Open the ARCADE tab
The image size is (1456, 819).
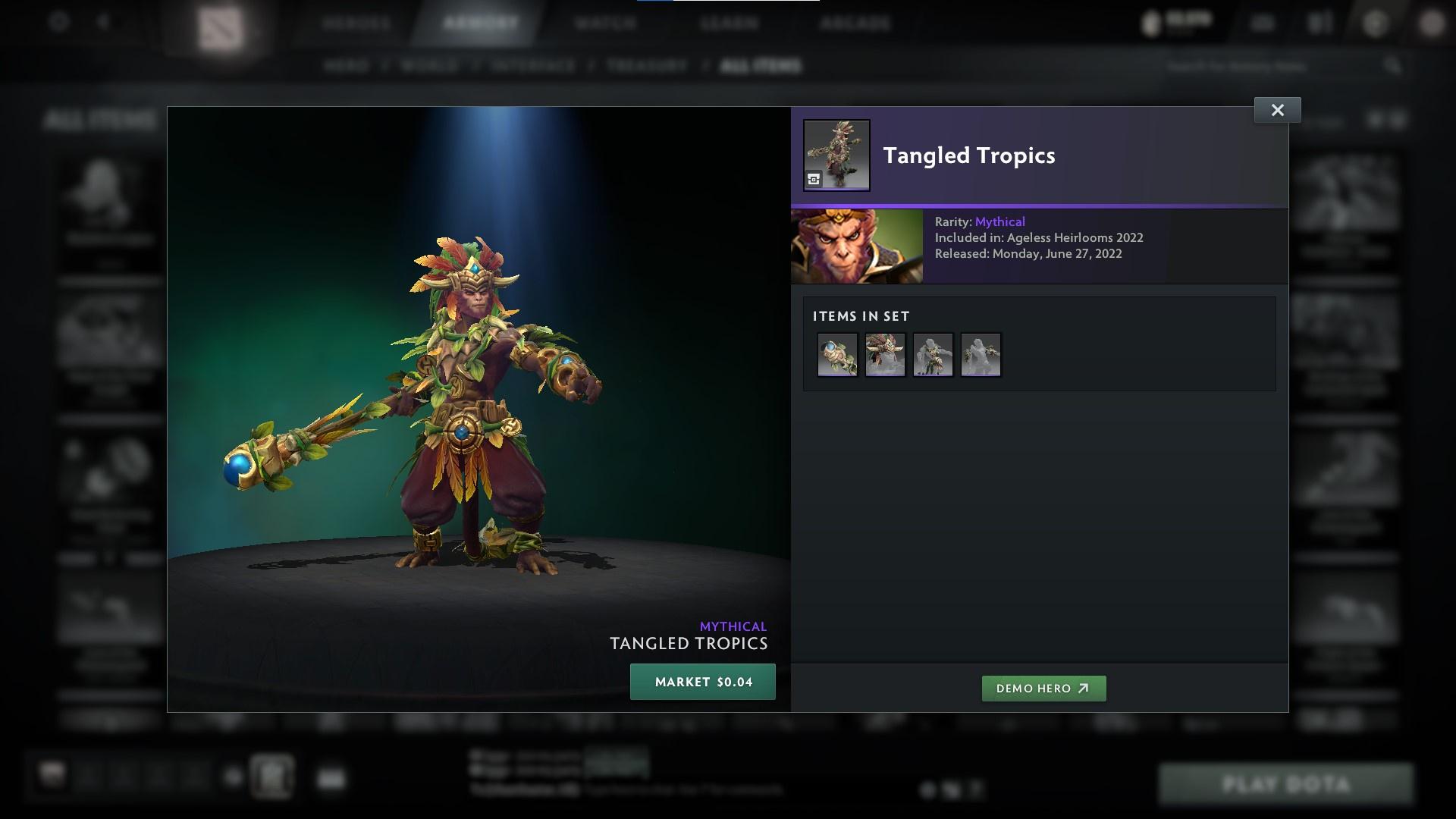[x=855, y=24]
